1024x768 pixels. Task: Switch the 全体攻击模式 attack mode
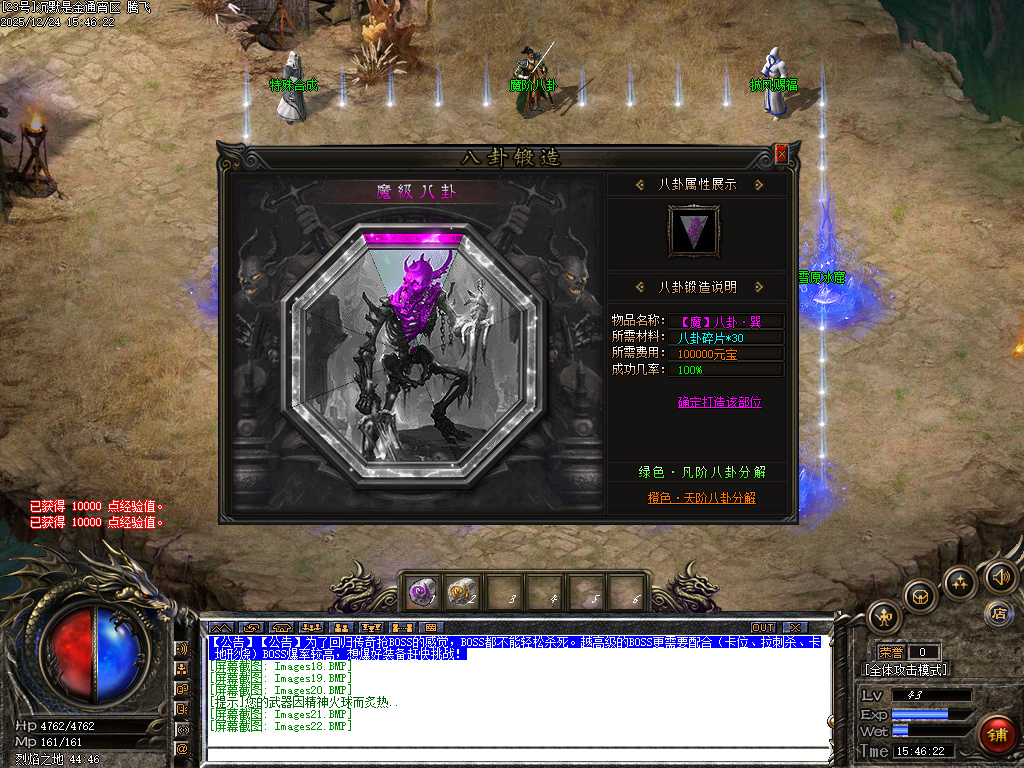(906, 670)
